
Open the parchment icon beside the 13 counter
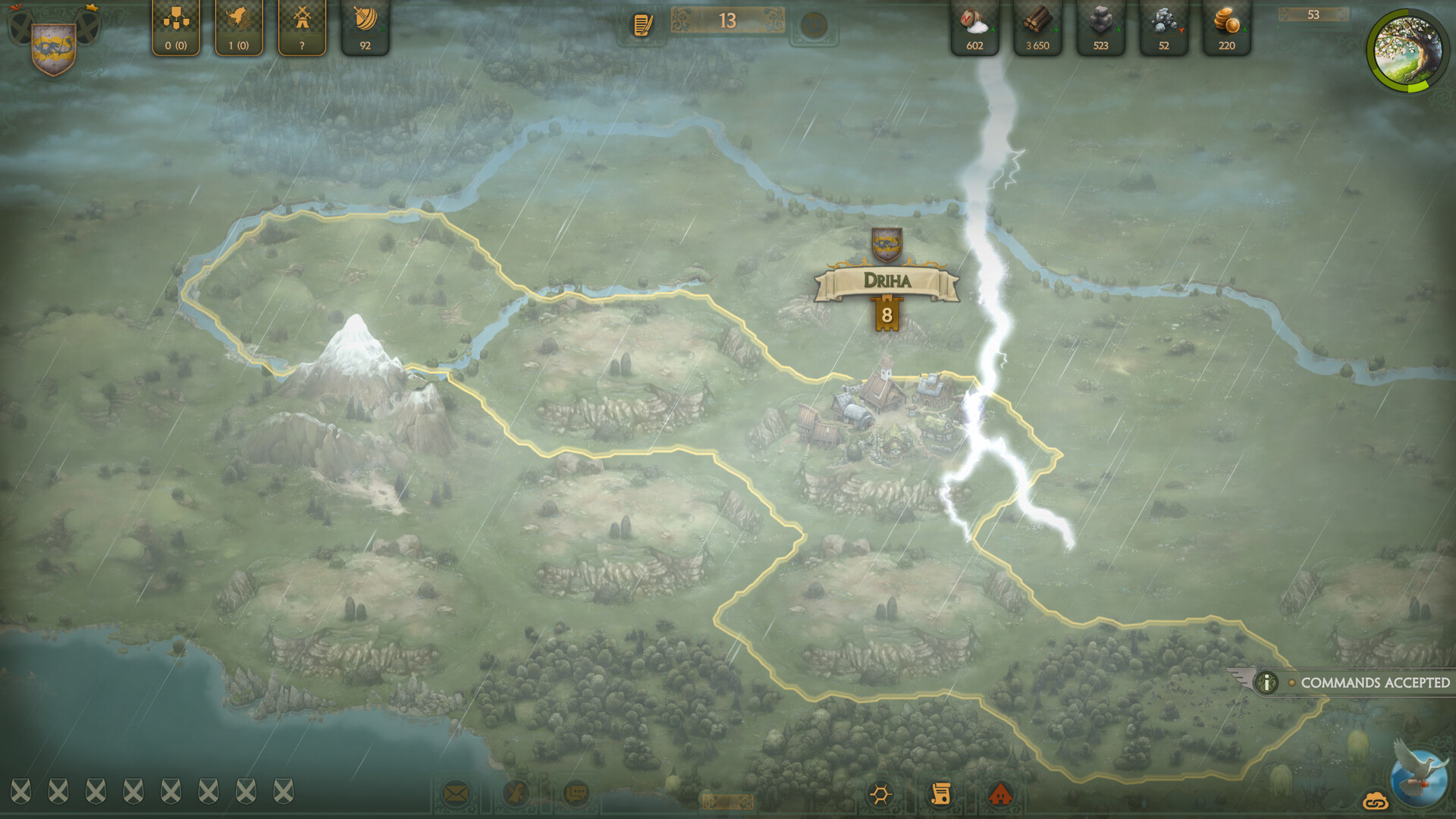[x=642, y=25]
